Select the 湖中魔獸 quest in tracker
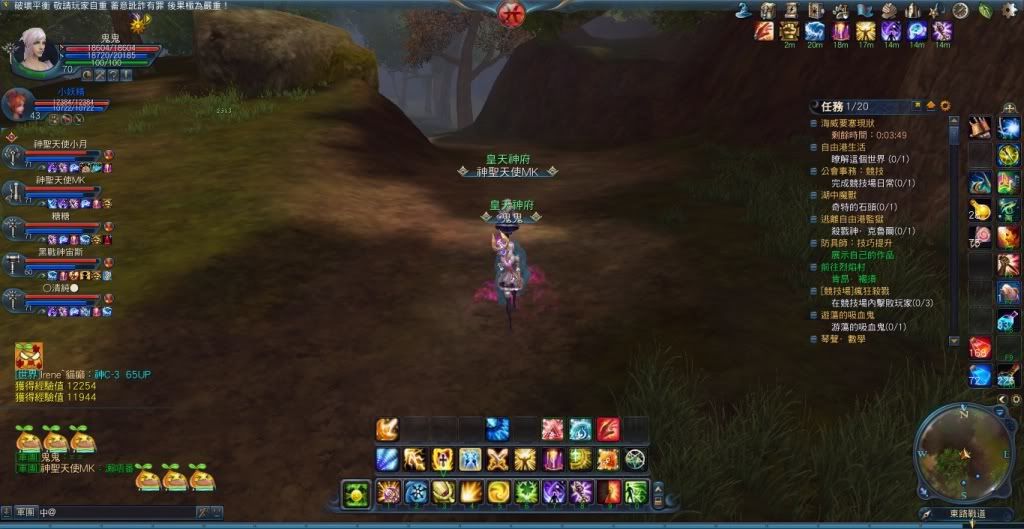 (842, 195)
